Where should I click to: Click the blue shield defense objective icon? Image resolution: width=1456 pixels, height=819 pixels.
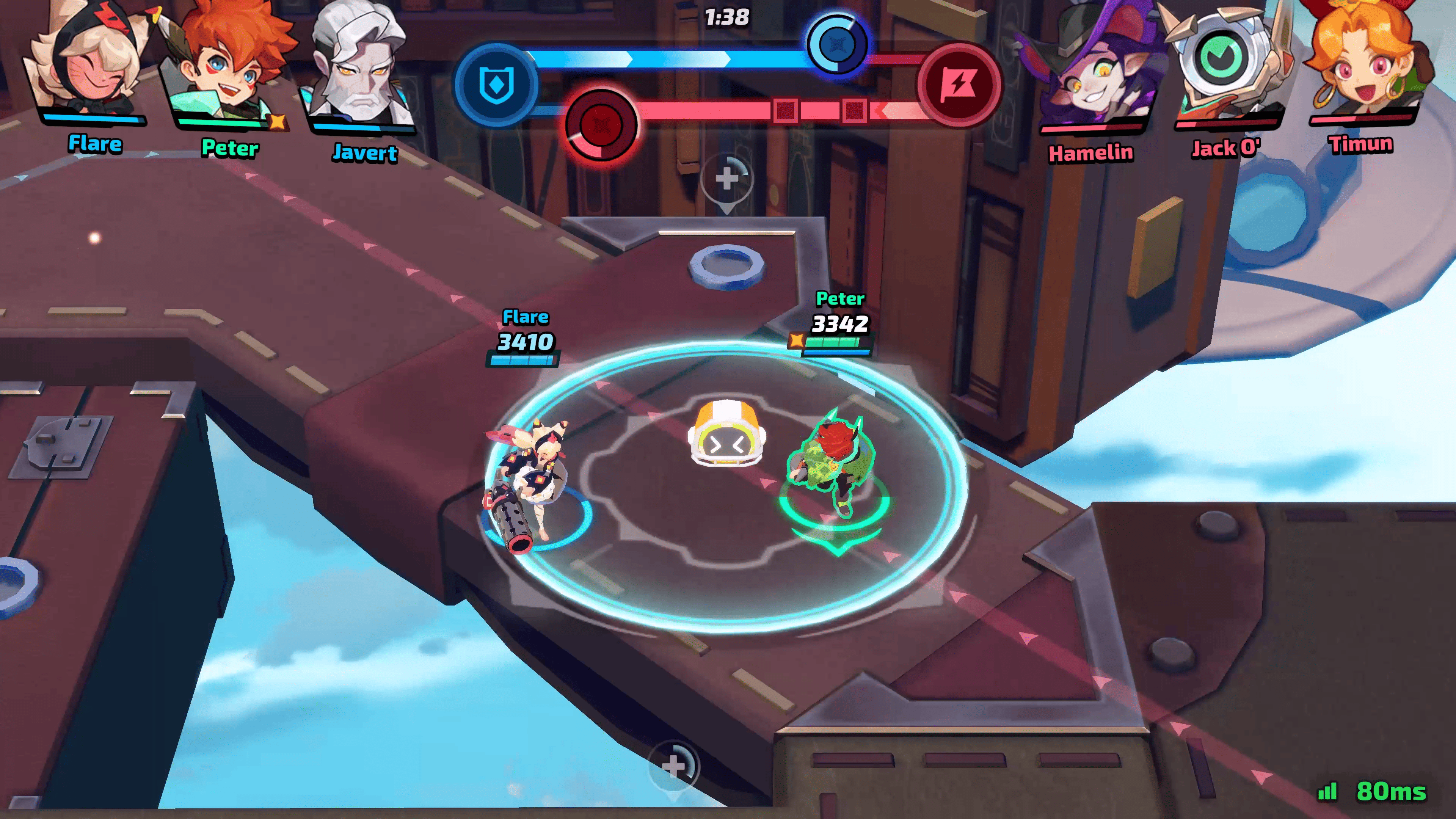(x=496, y=85)
